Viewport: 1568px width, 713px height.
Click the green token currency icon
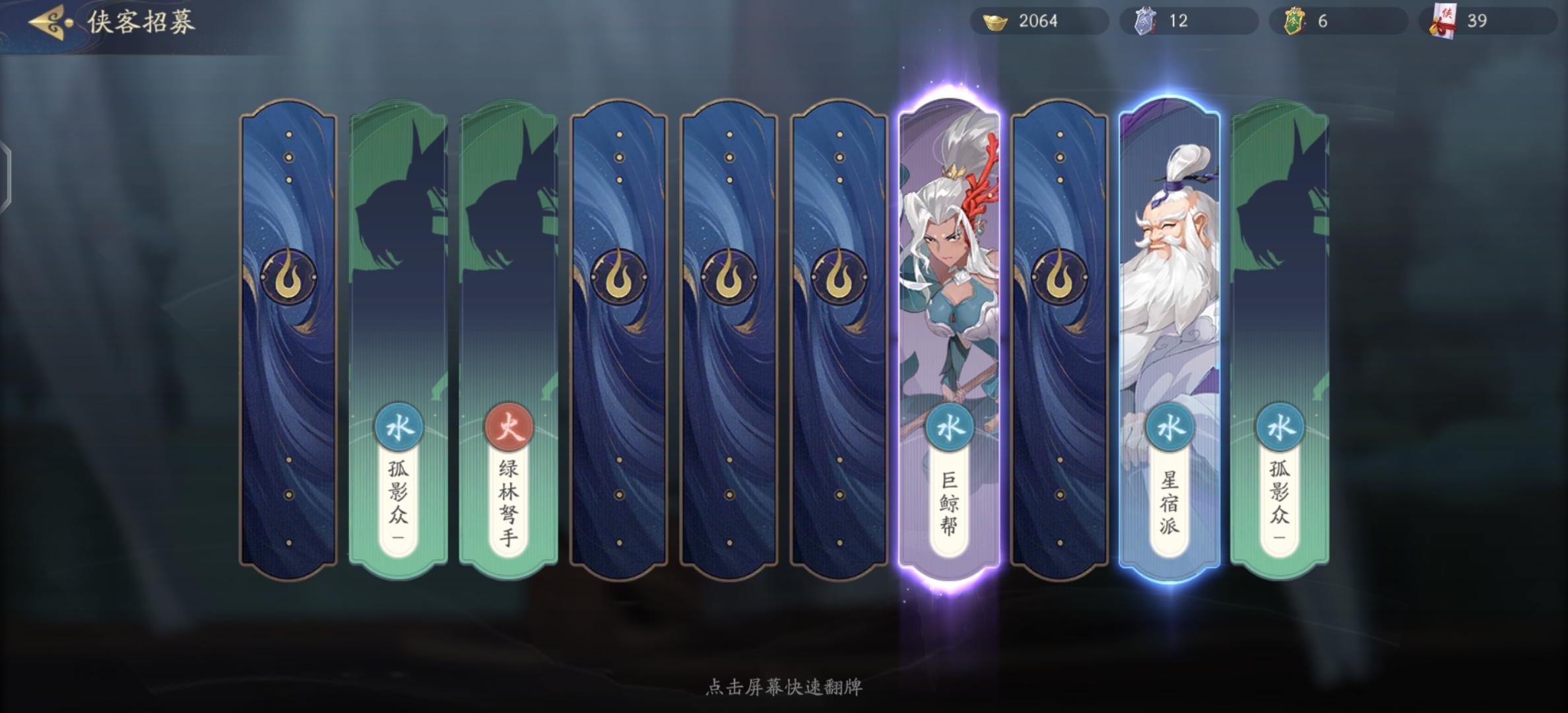pyautogui.click(x=1293, y=20)
